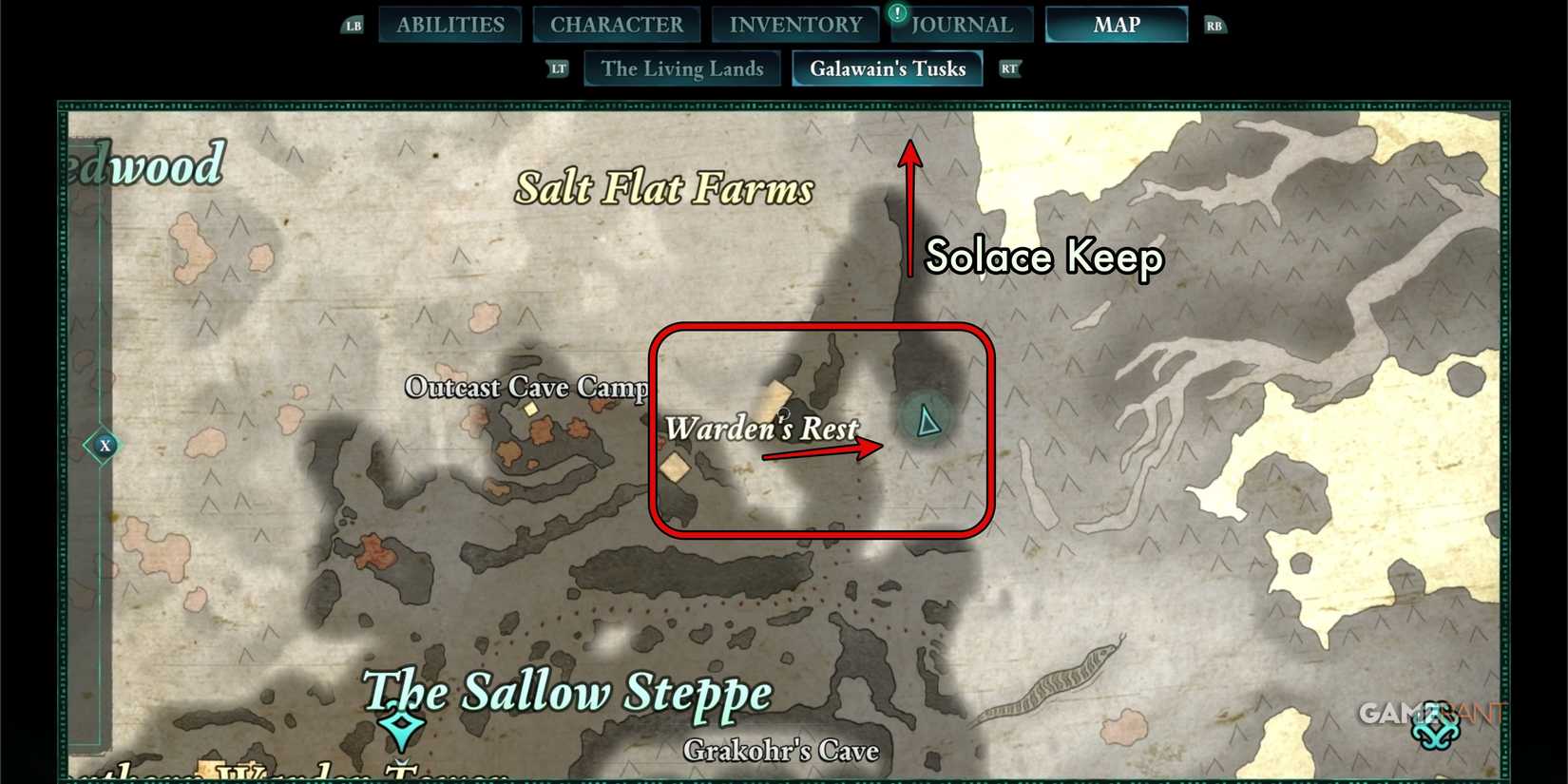
Task: Open the CHARACTER tab
Action: [617, 25]
